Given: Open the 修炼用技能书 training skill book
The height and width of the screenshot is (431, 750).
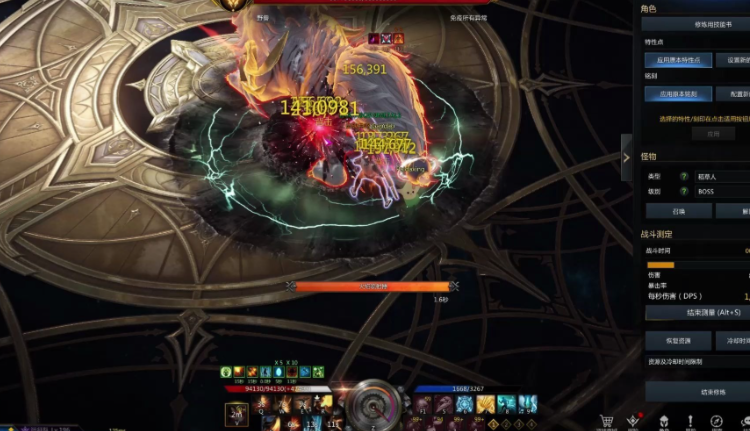Looking at the screenshot, I should click(x=695, y=24).
